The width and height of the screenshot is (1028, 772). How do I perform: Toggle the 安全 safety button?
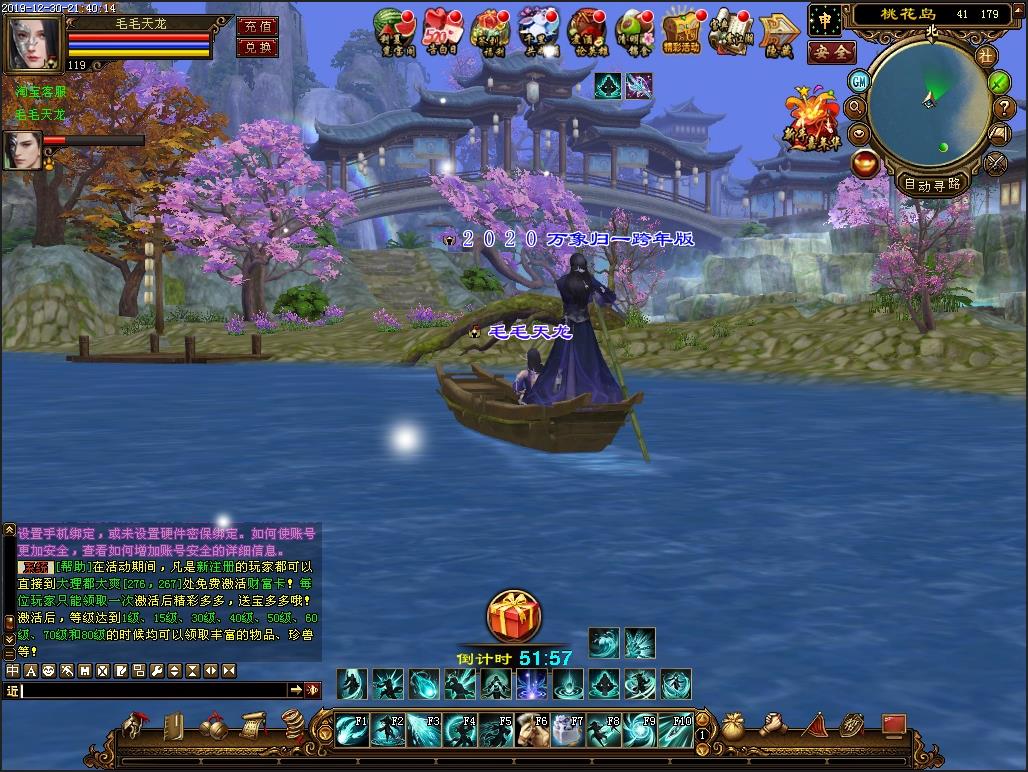coord(831,52)
